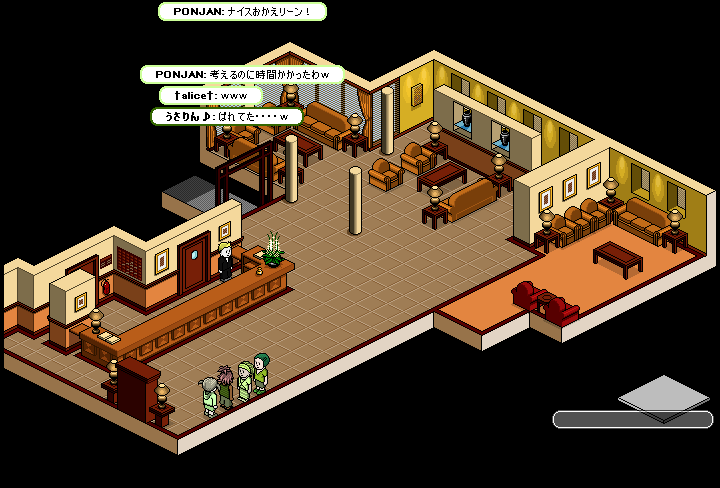Click PONJAN's "ナイスおかえリーン" chat bubble
Screen dimensions: 720x488
point(242,12)
